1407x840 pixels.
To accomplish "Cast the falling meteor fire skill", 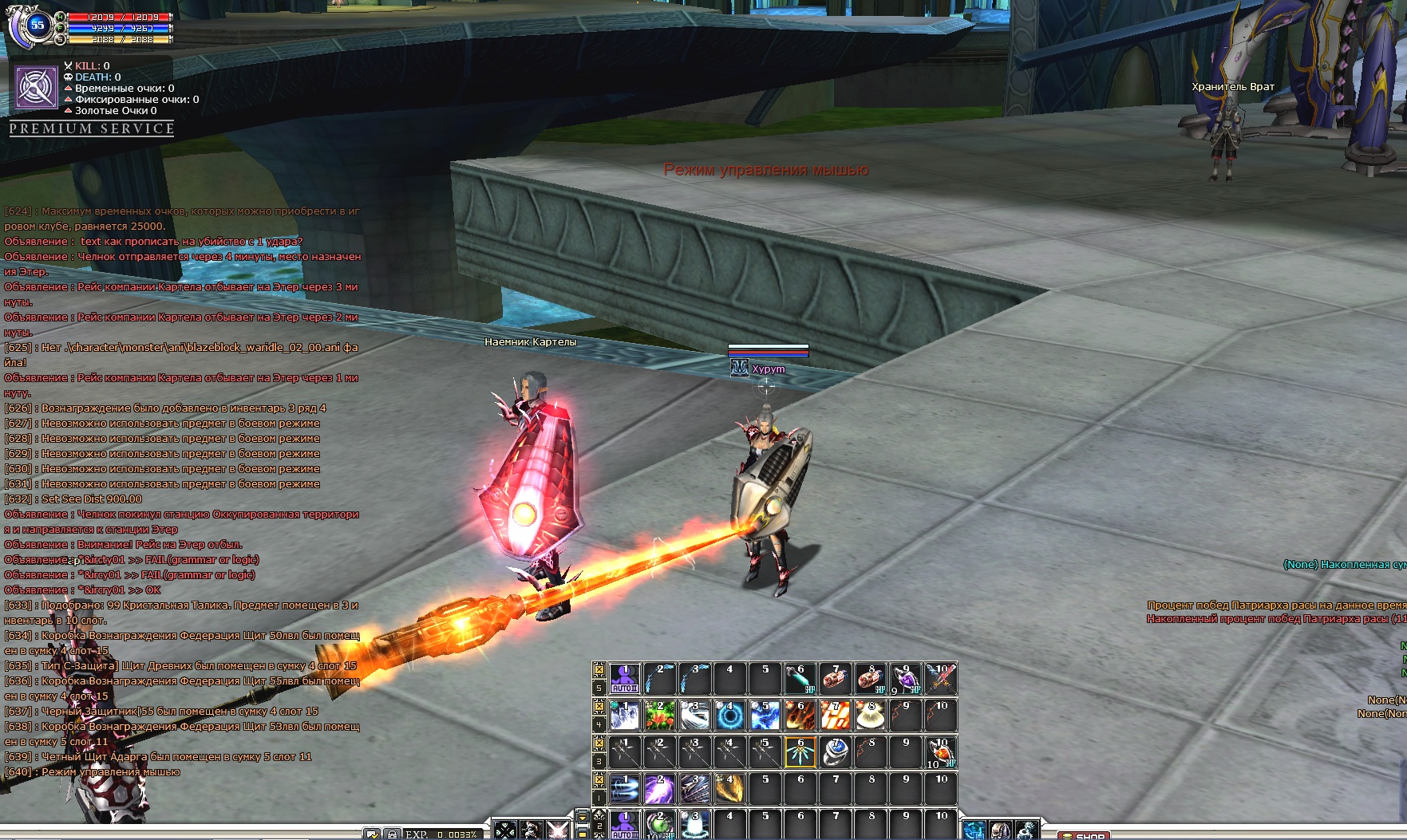I will tap(800, 716).
